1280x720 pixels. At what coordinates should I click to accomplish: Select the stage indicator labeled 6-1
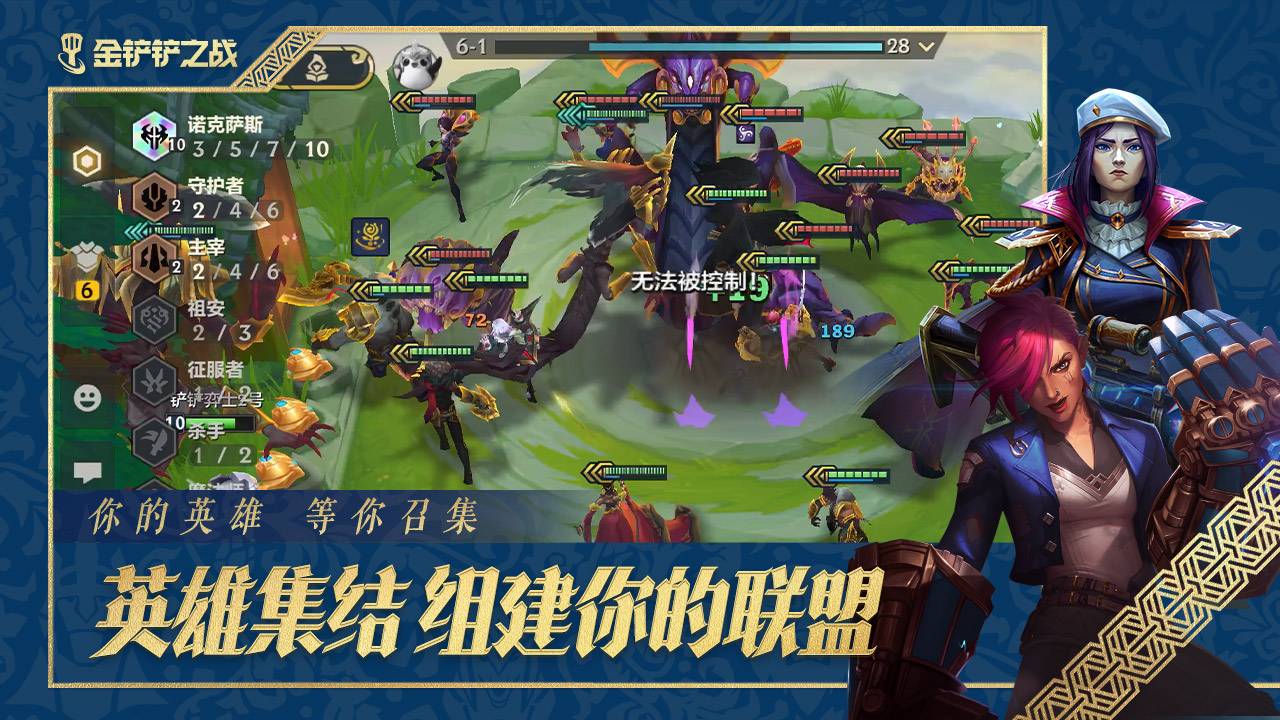pyautogui.click(x=471, y=47)
